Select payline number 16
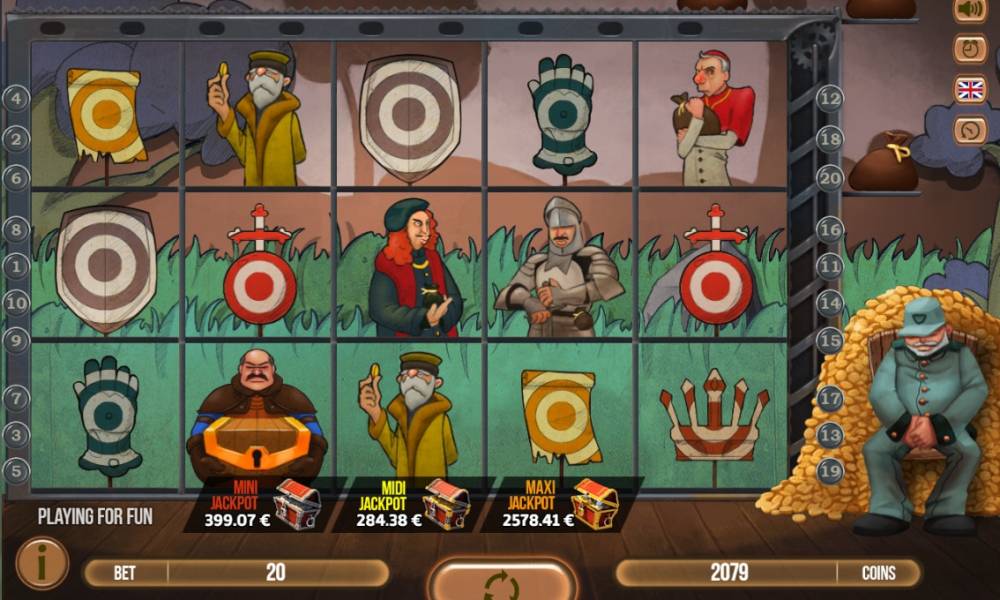1000x600 pixels. [x=830, y=230]
